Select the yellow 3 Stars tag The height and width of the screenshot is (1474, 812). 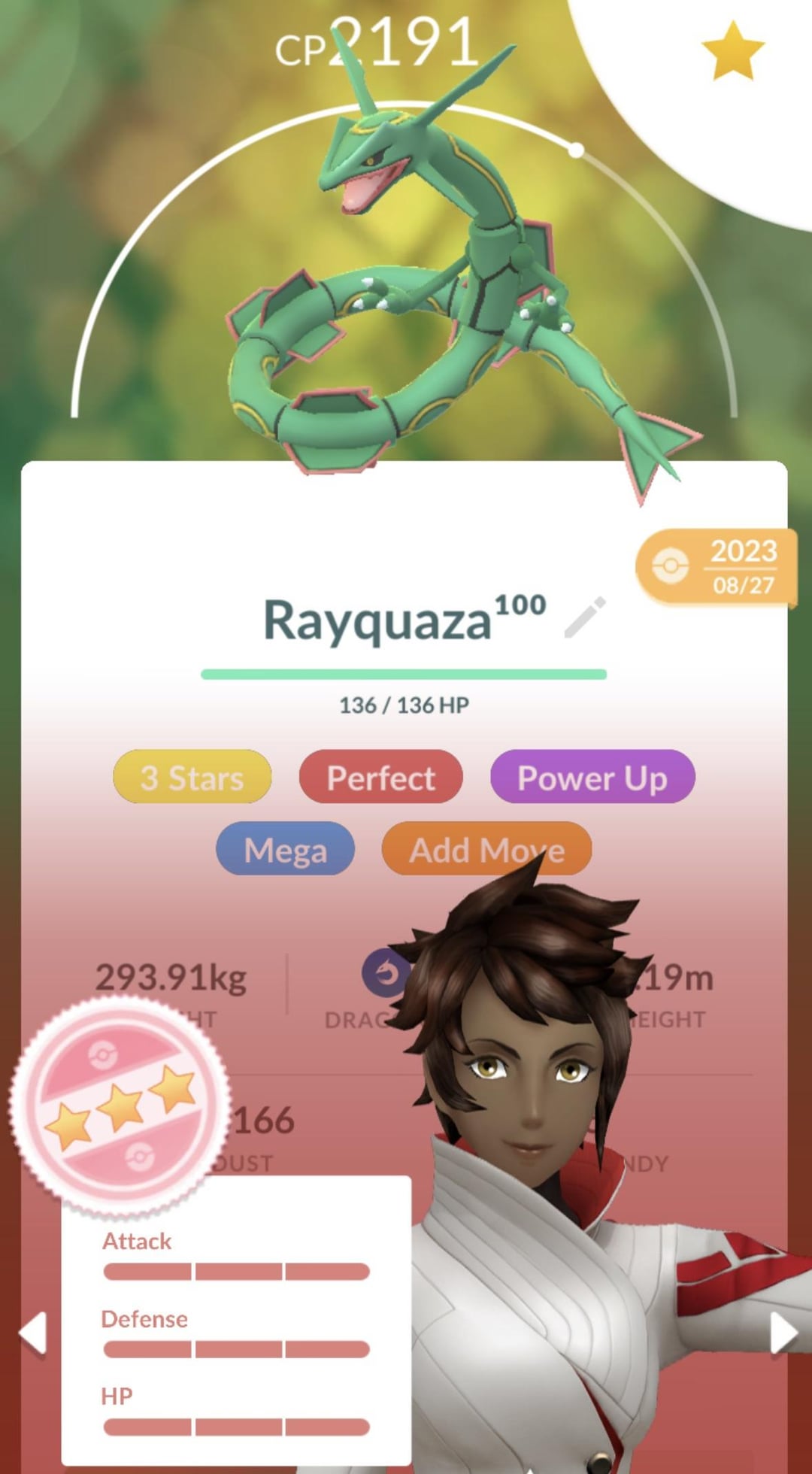[x=192, y=777]
